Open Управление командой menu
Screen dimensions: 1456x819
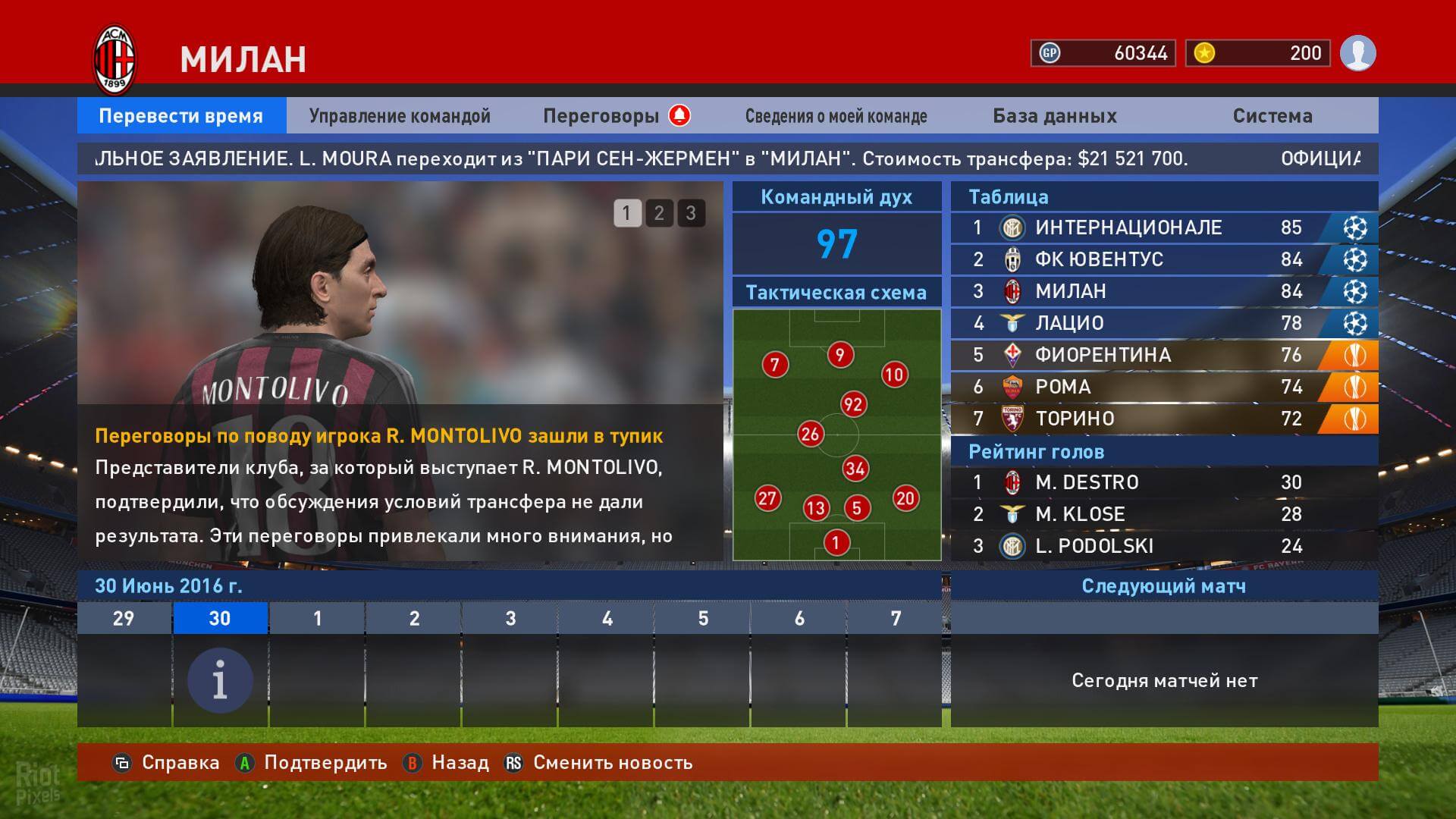click(400, 116)
